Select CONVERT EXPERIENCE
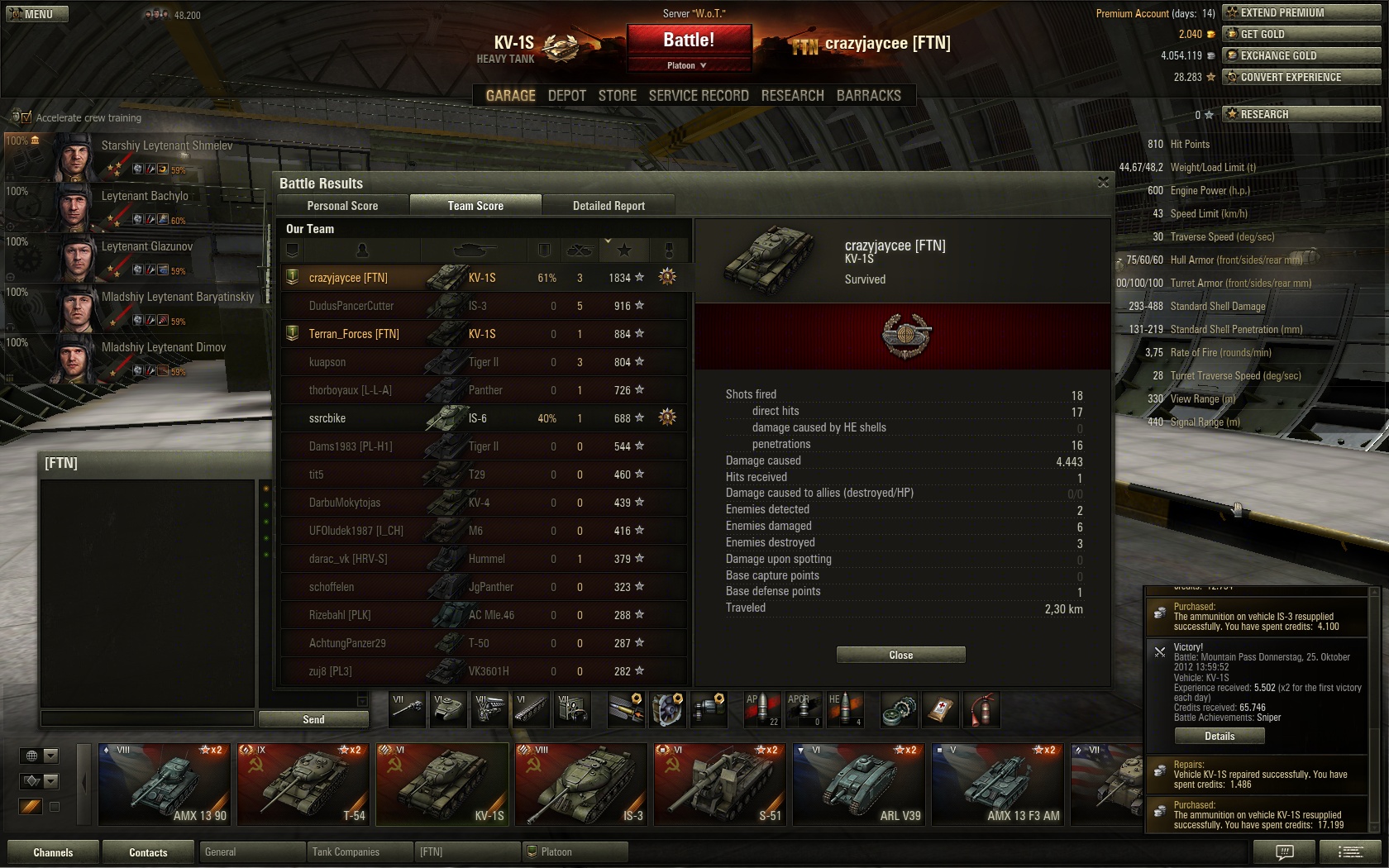The height and width of the screenshot is (868, 1389). pyautogui.click(x=1301, y=77)
